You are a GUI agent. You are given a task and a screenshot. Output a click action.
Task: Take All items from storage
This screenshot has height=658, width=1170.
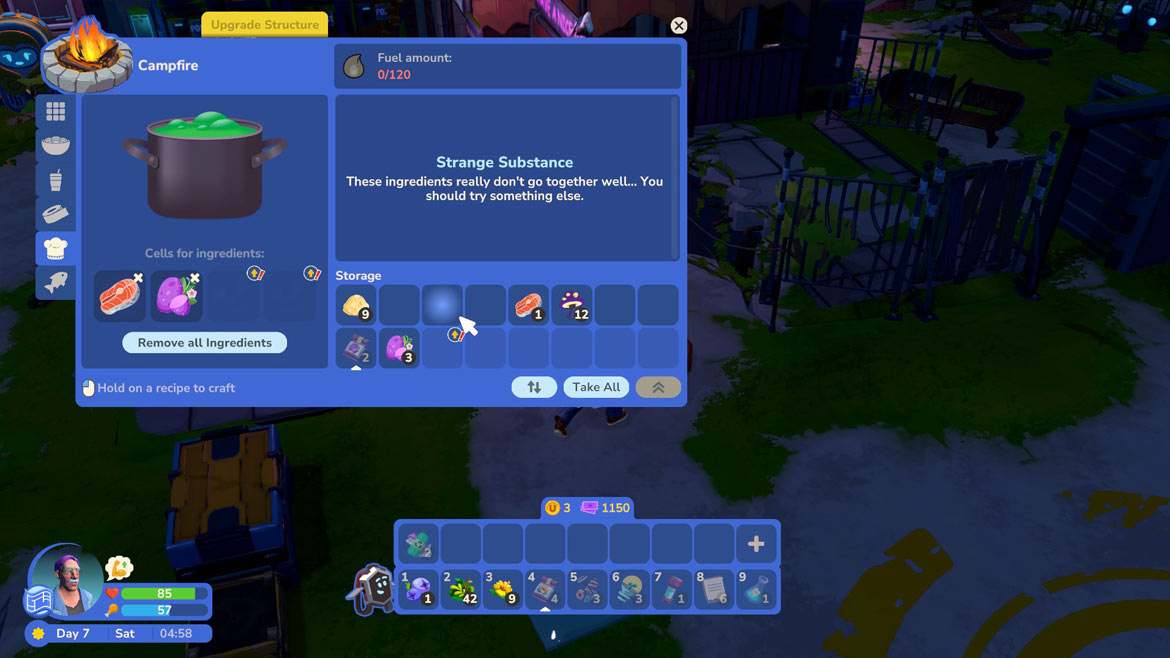coord(596,387)
